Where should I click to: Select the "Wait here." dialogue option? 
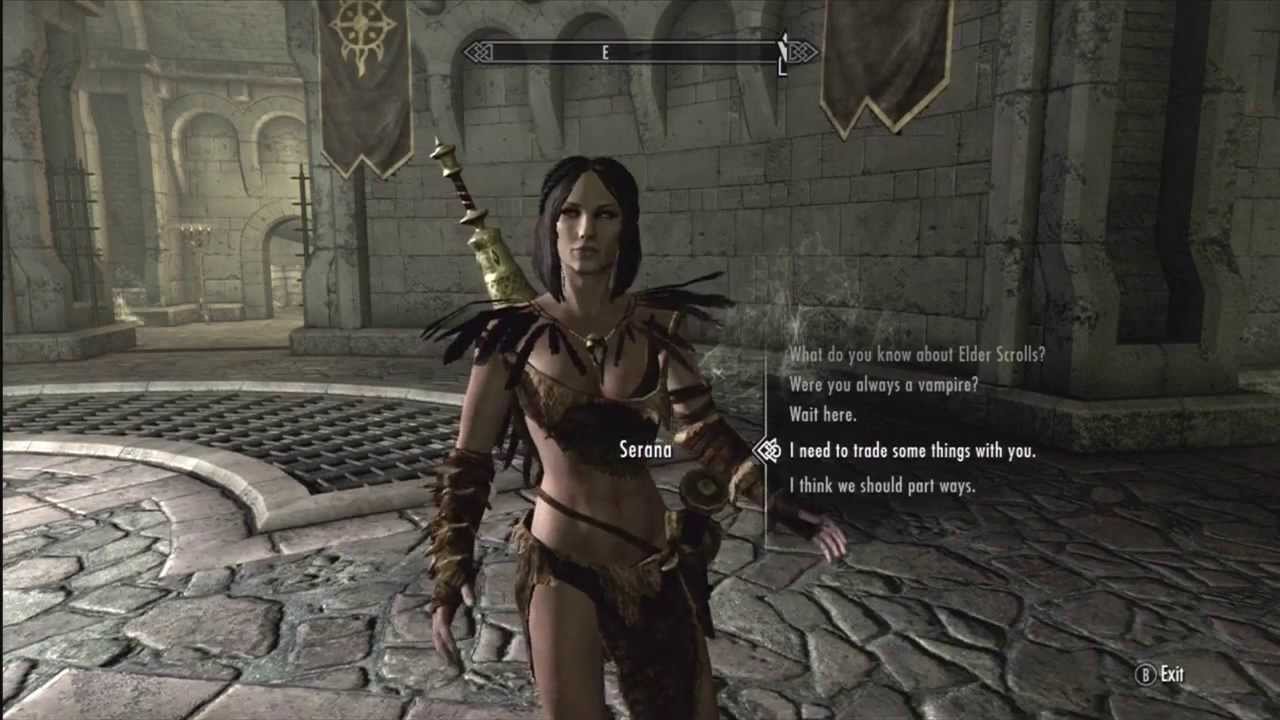coord(823,414)
